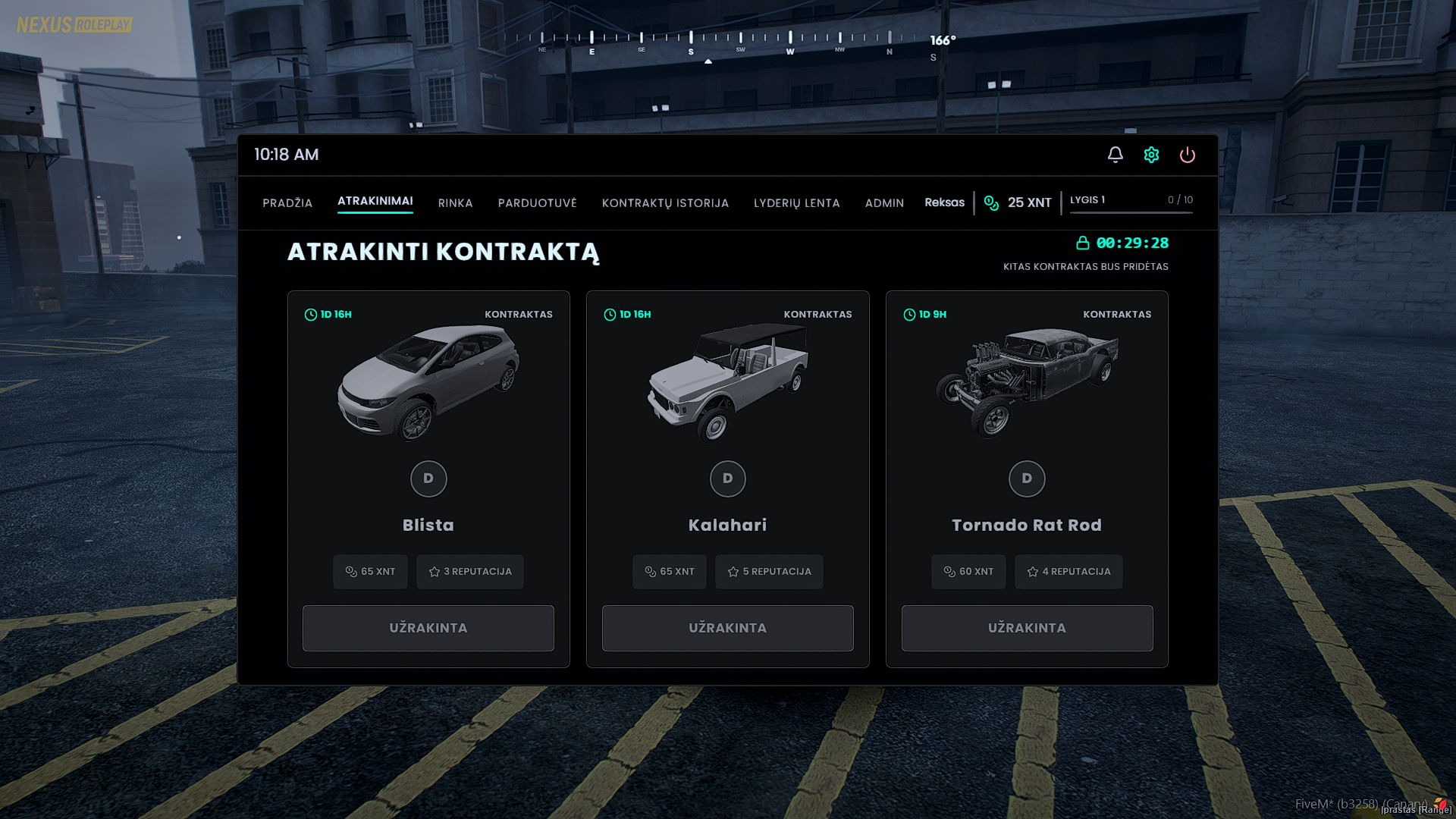Click the notification bell icon
This screenshot has width=1456, height=819.
[x=1115, y=155]
